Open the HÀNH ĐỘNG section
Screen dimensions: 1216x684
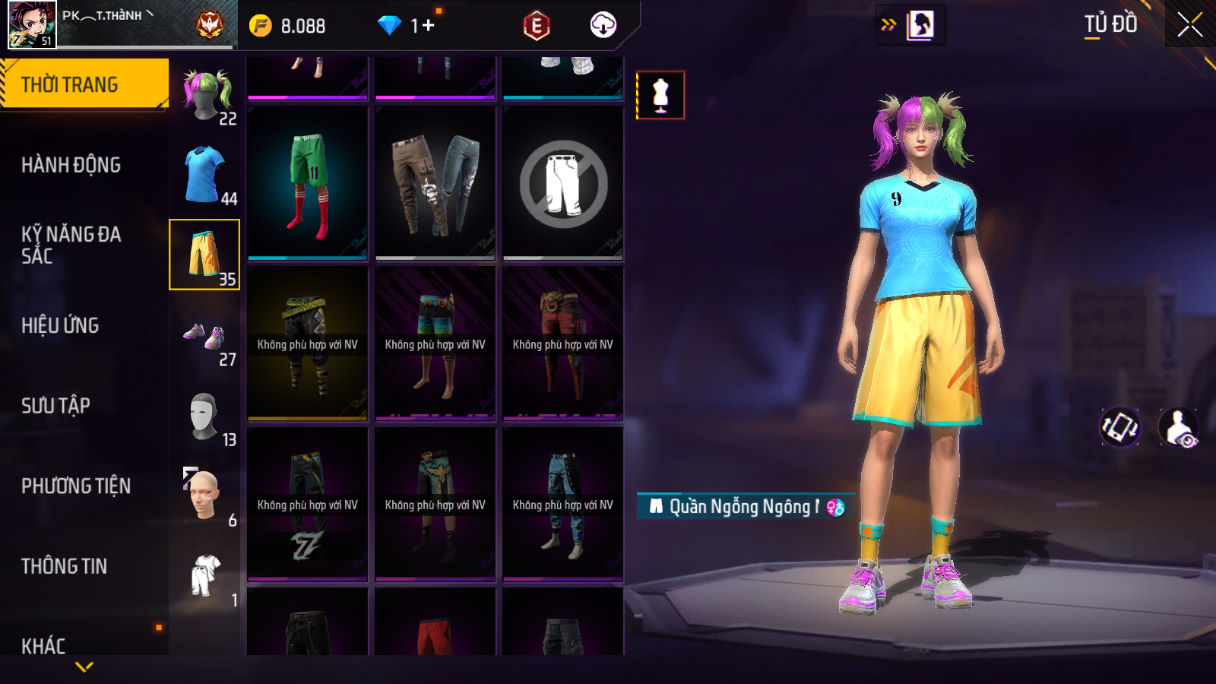click(71, 165)
